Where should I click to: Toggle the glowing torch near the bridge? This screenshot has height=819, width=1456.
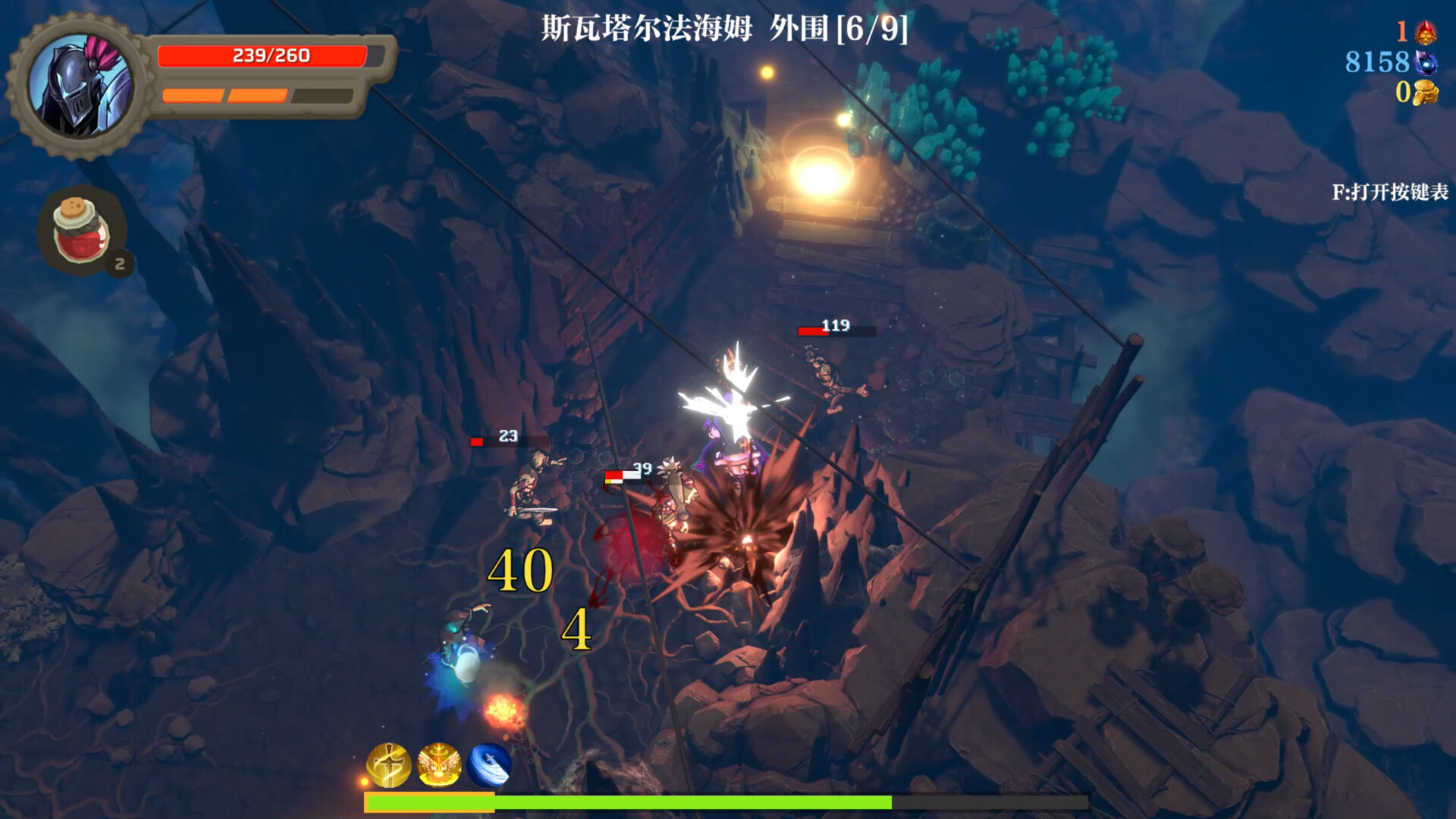click(821, 176)
